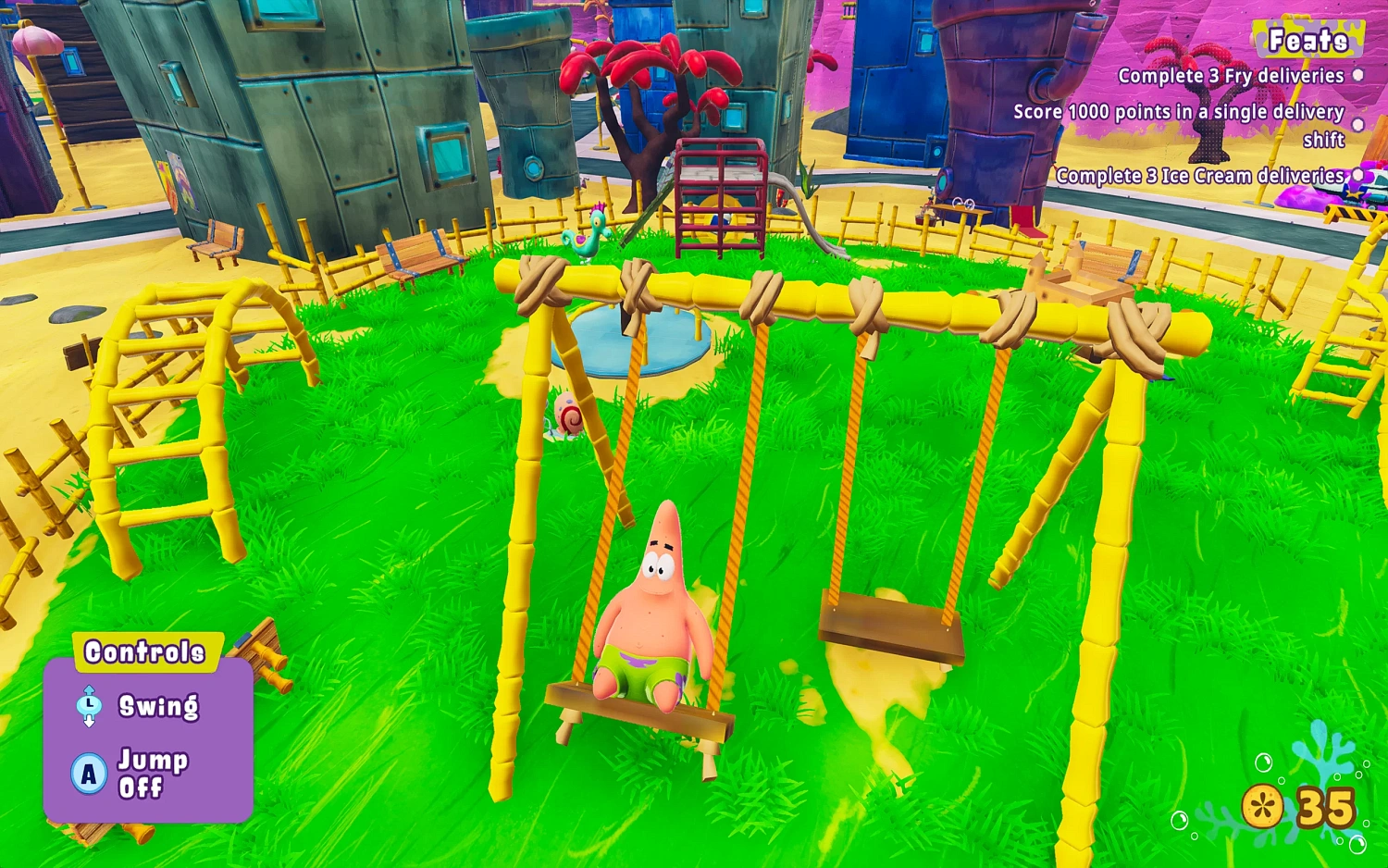Click the wooden bench by the fence
This screenshot has width=1388, height=868.
click(416, 254)
